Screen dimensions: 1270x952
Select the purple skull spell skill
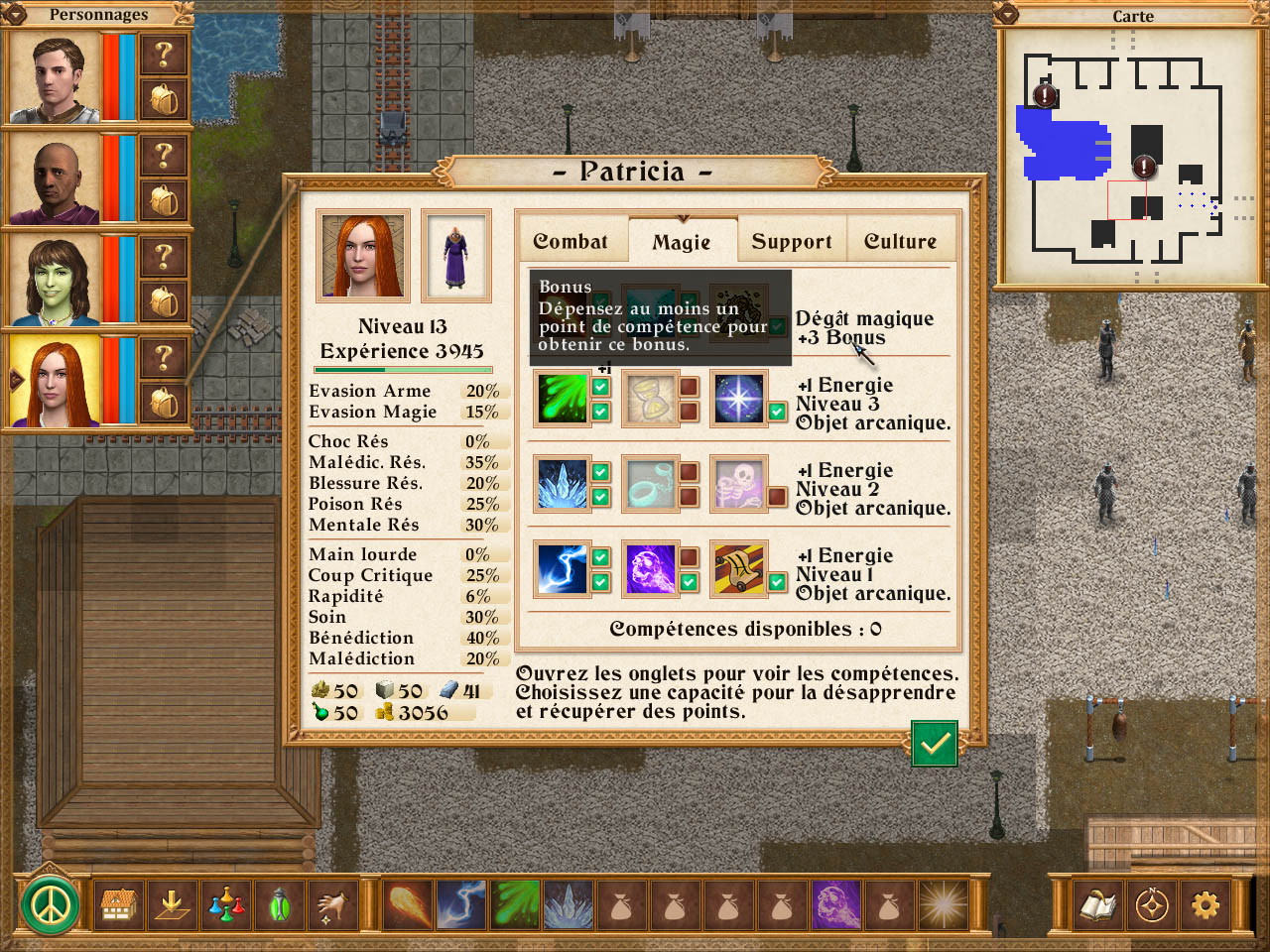point(650,569)
